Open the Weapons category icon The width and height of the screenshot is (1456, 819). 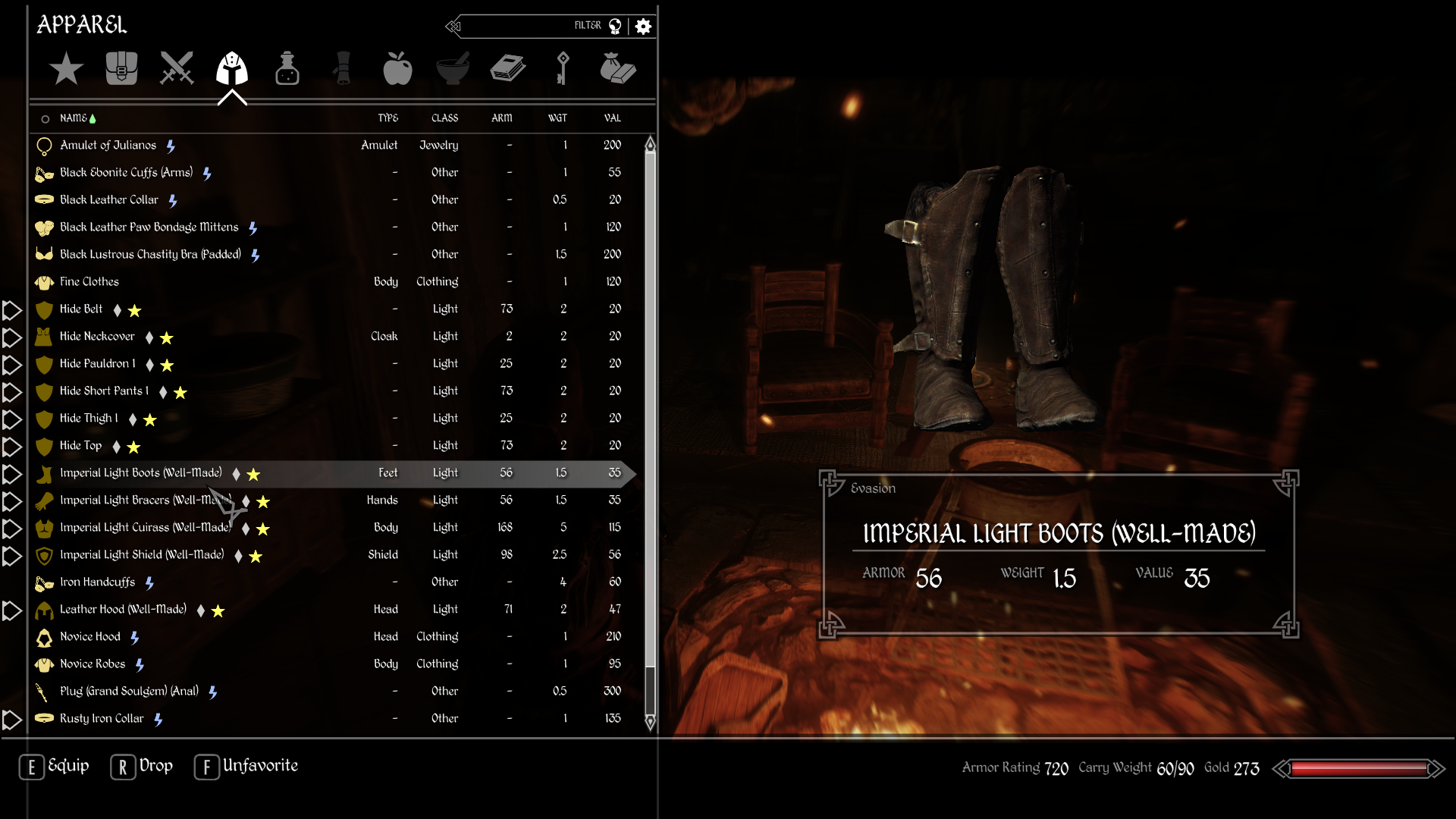pos(176,68)
